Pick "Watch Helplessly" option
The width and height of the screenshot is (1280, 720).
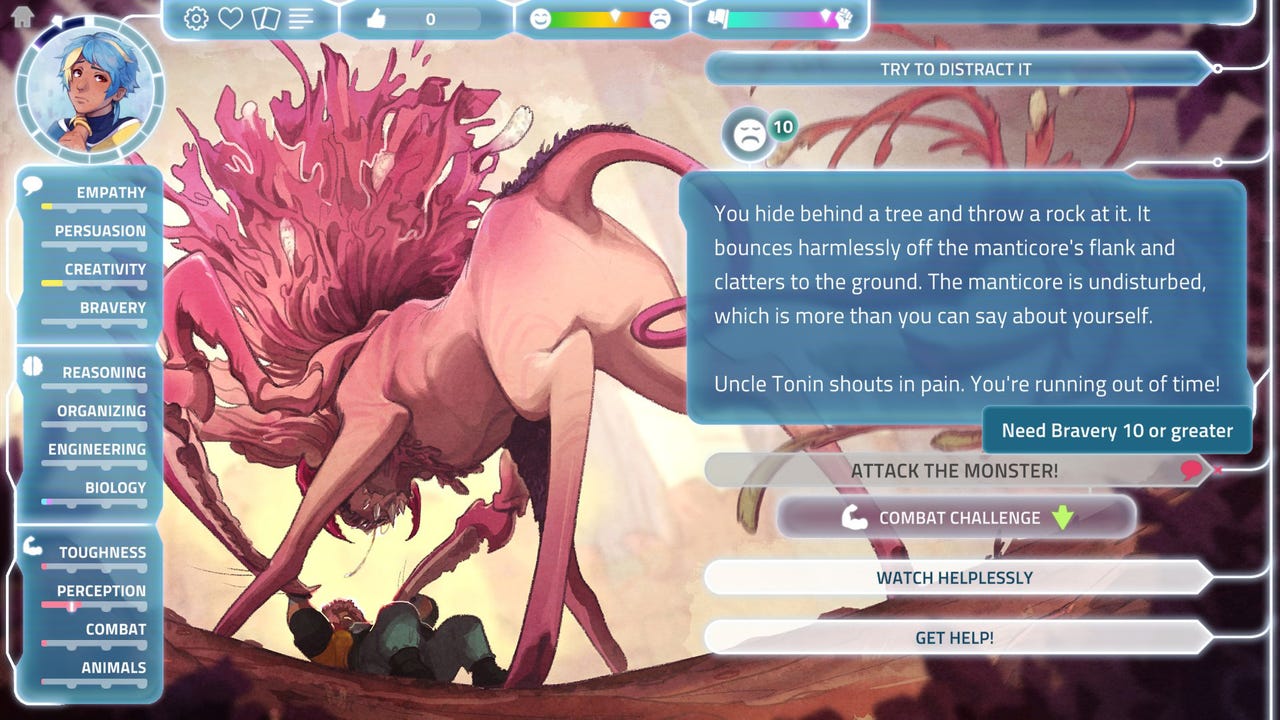(954, 577)
